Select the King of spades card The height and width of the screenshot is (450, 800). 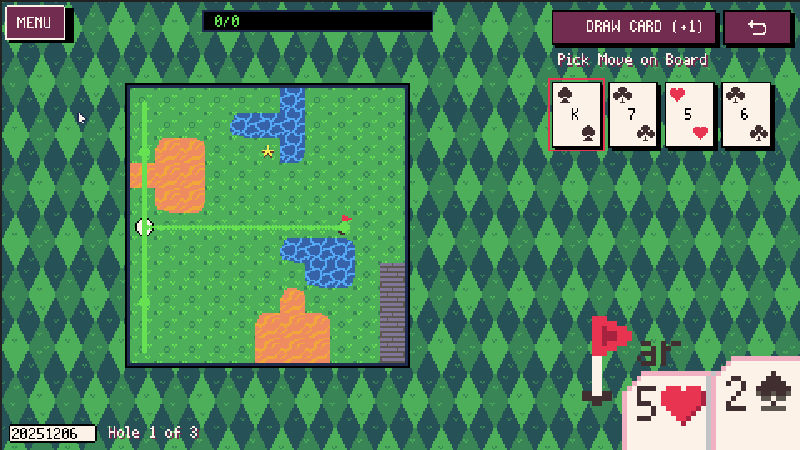pyautogui.click(x=577, y=115)
